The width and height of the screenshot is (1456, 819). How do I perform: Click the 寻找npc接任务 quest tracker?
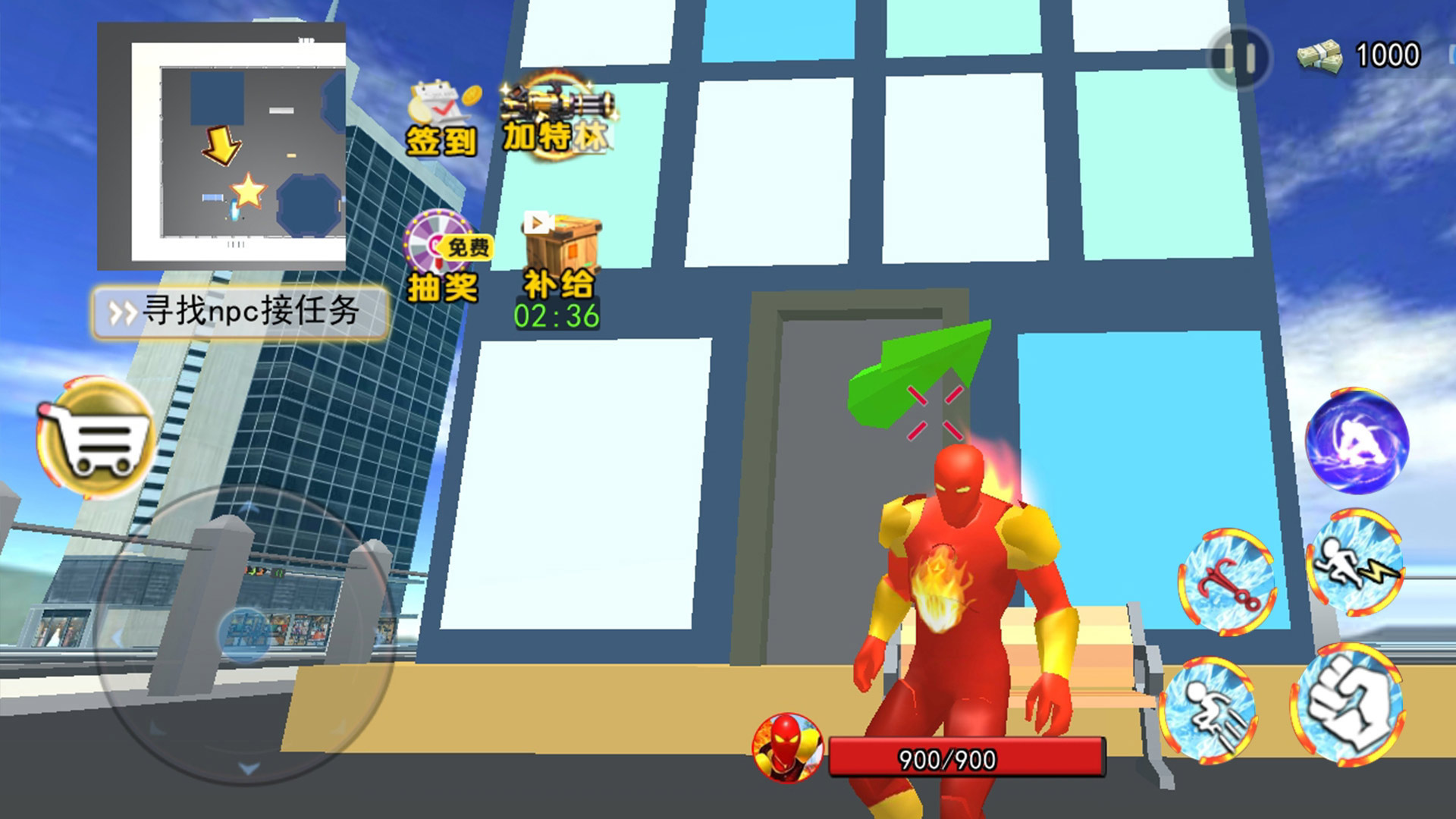(240, 311)
